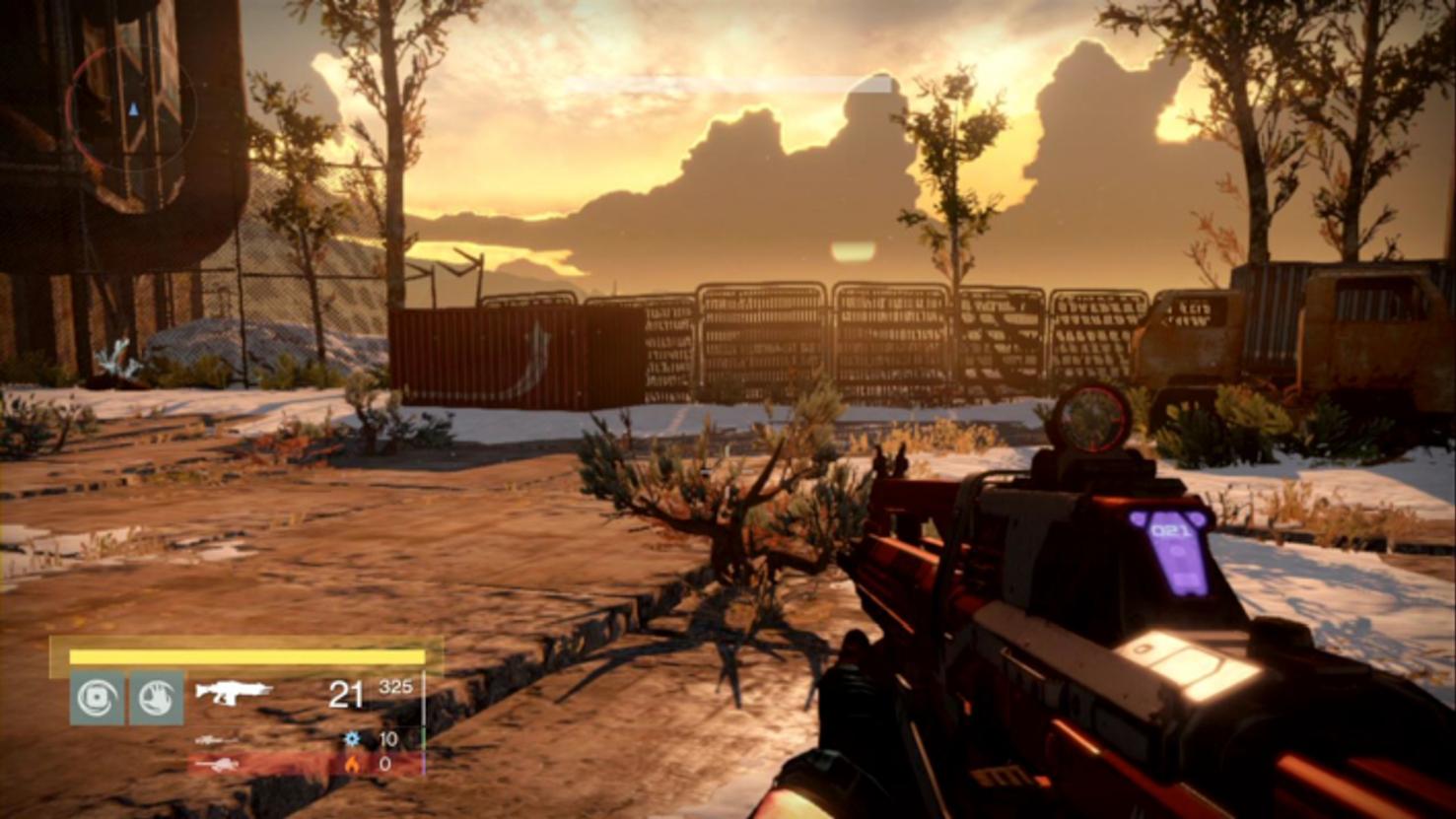
Task: Switch to the special weapon icon
Action: [x=216, y=739]
